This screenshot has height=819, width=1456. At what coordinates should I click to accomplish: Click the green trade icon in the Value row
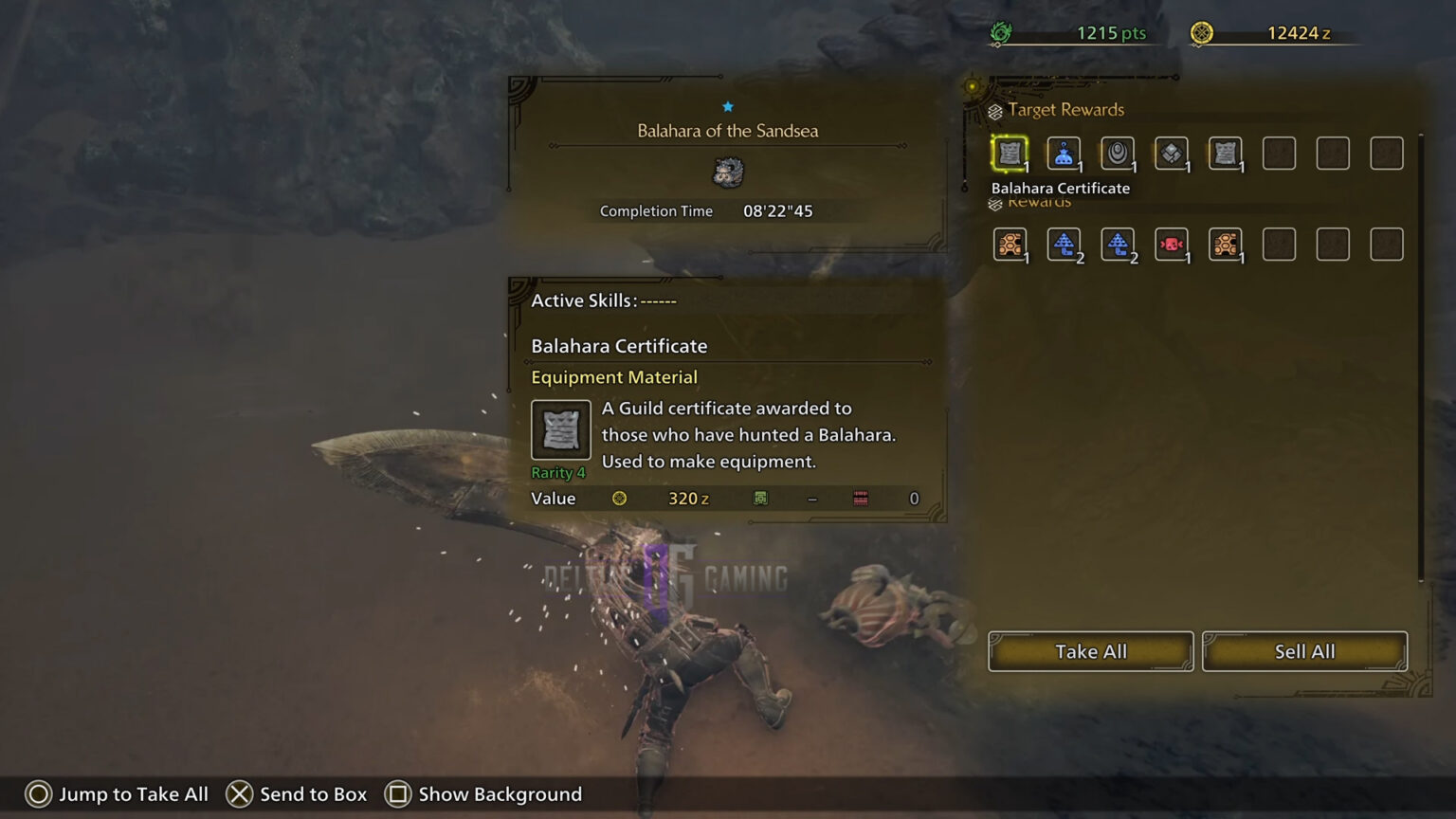[759, 498]
